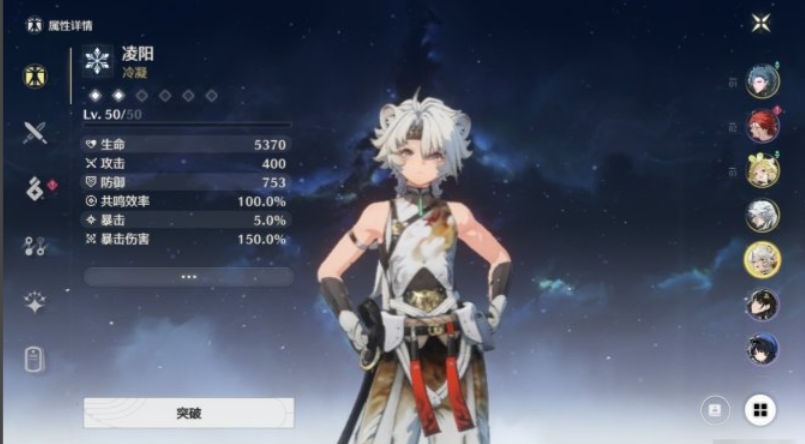This screenshot has height=444, width=805.
Task: Select the resonance chain sparkle tab
Action: 35,303
